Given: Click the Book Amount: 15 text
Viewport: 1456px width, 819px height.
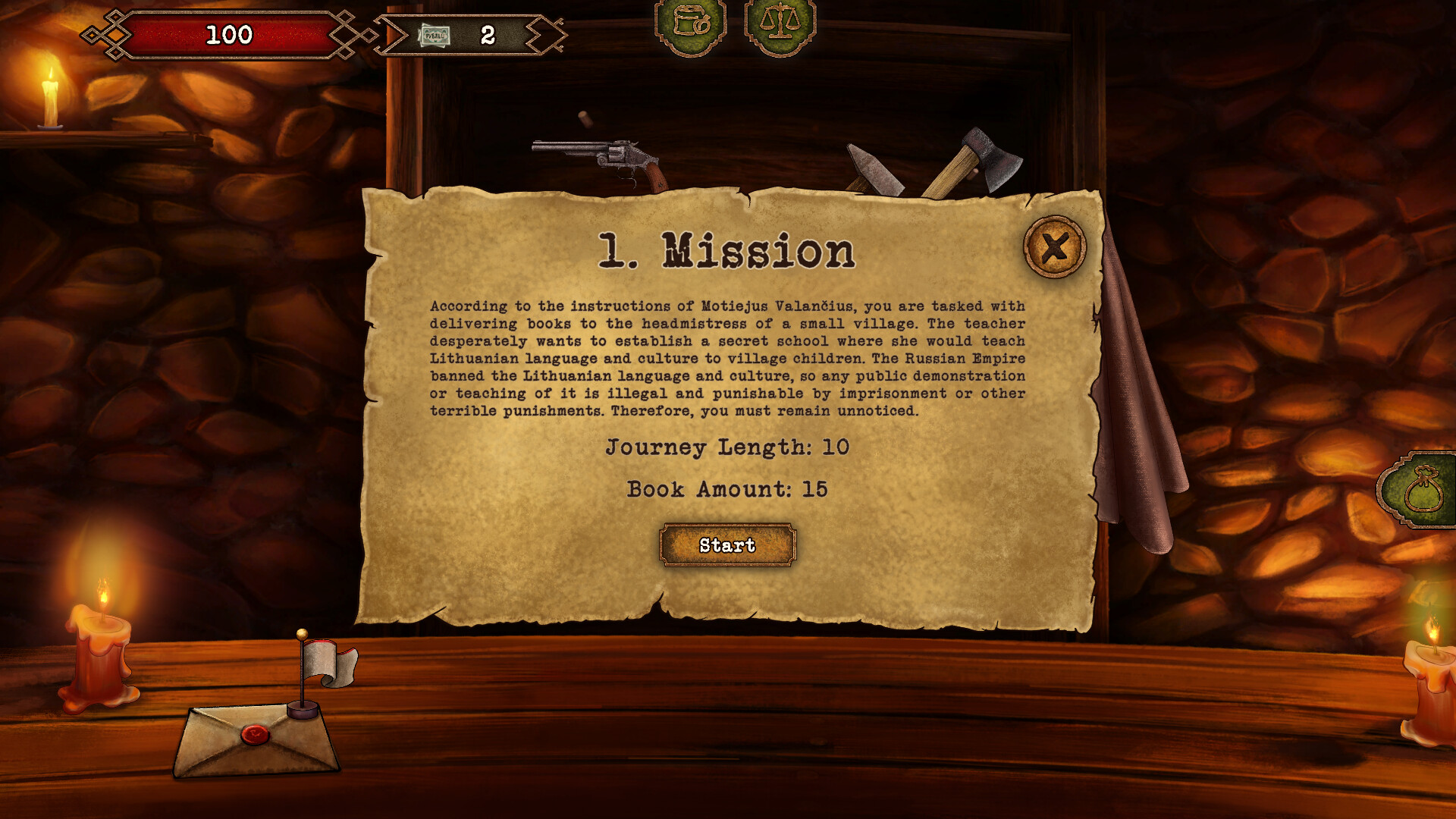Looking at the screenshot, I should pos(726,491).
